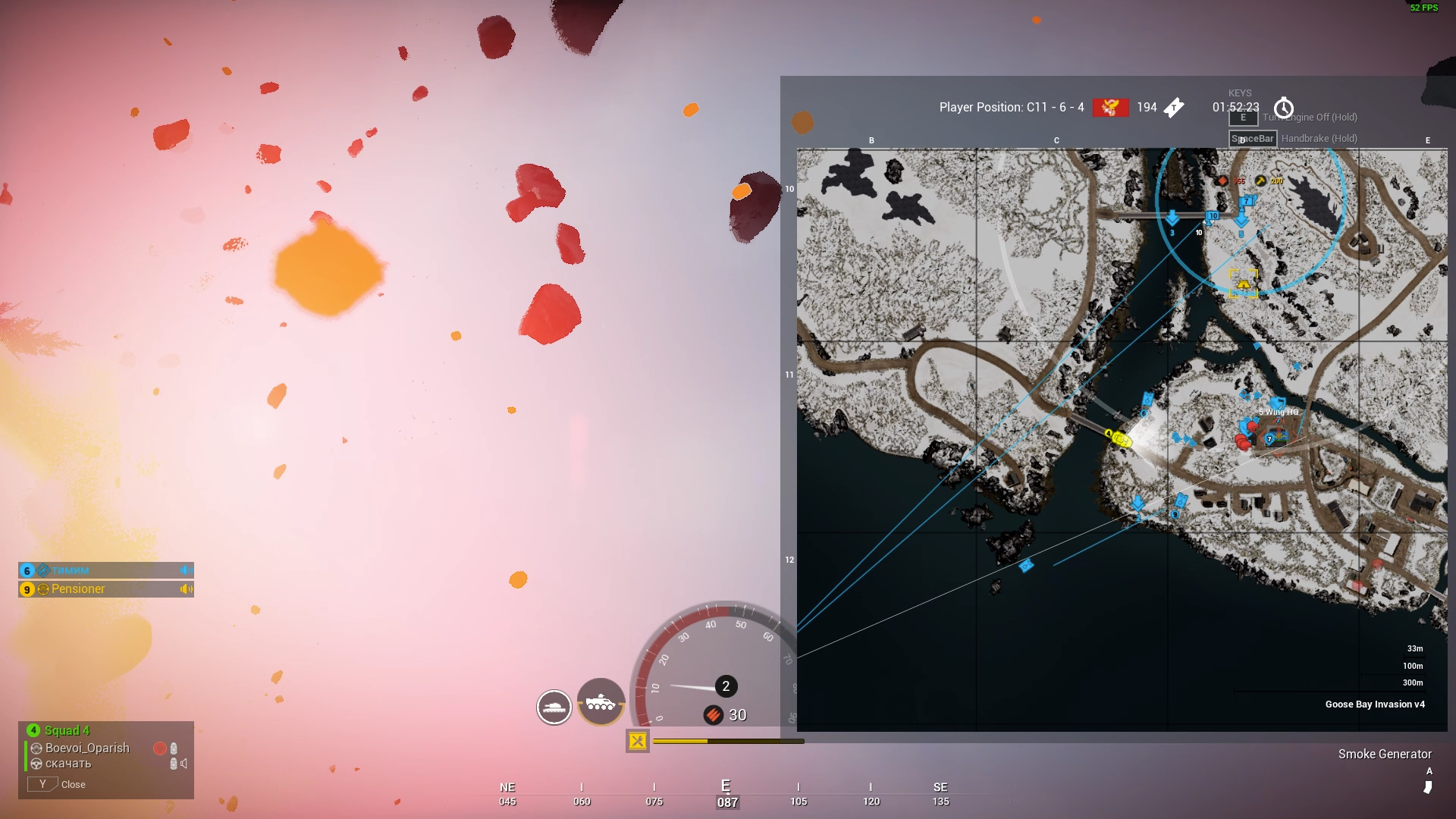Click the Squad 4 header
This screenshot has width=1456, height=819.
[67, 730]
